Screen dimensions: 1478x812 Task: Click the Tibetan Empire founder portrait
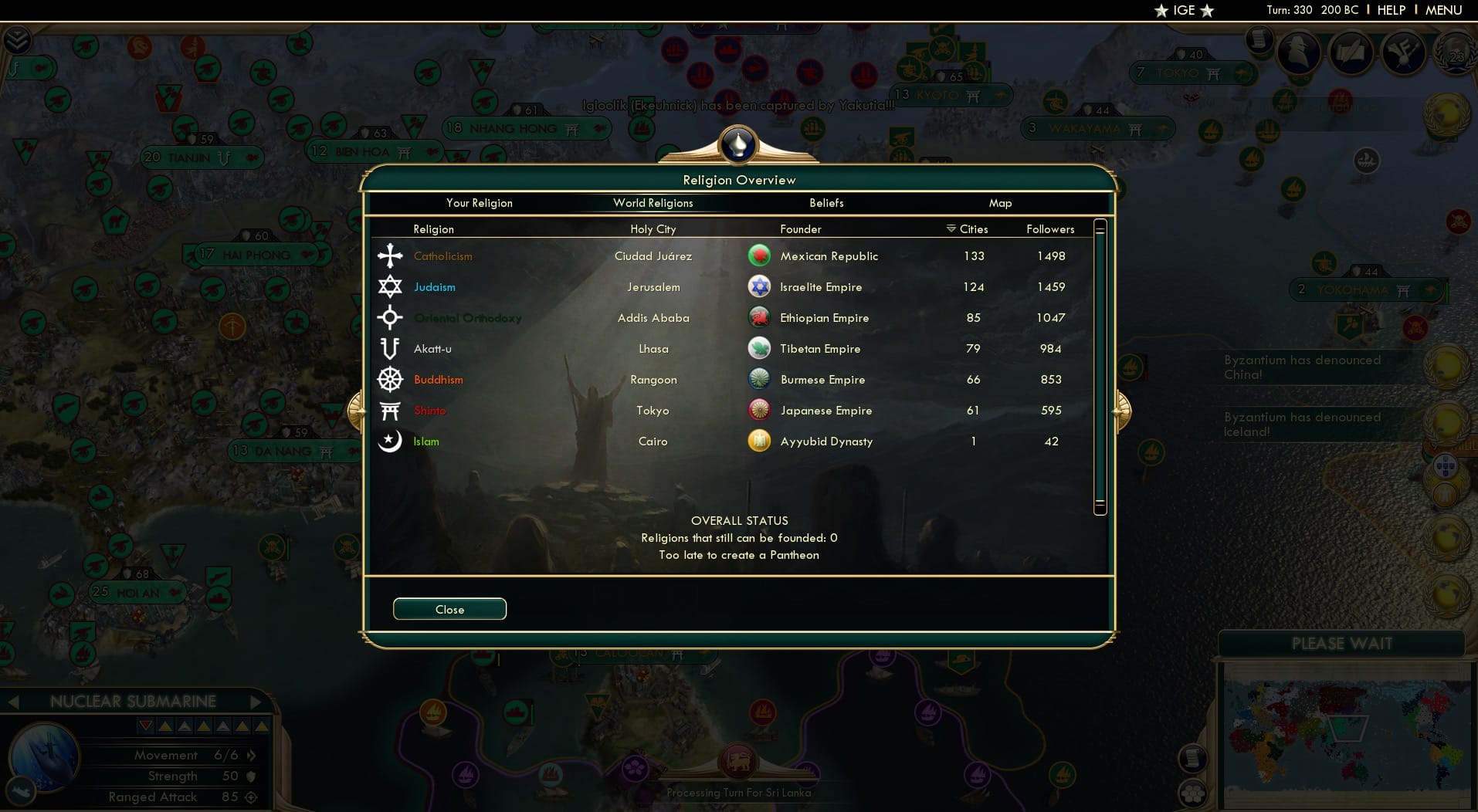(760, 348)
